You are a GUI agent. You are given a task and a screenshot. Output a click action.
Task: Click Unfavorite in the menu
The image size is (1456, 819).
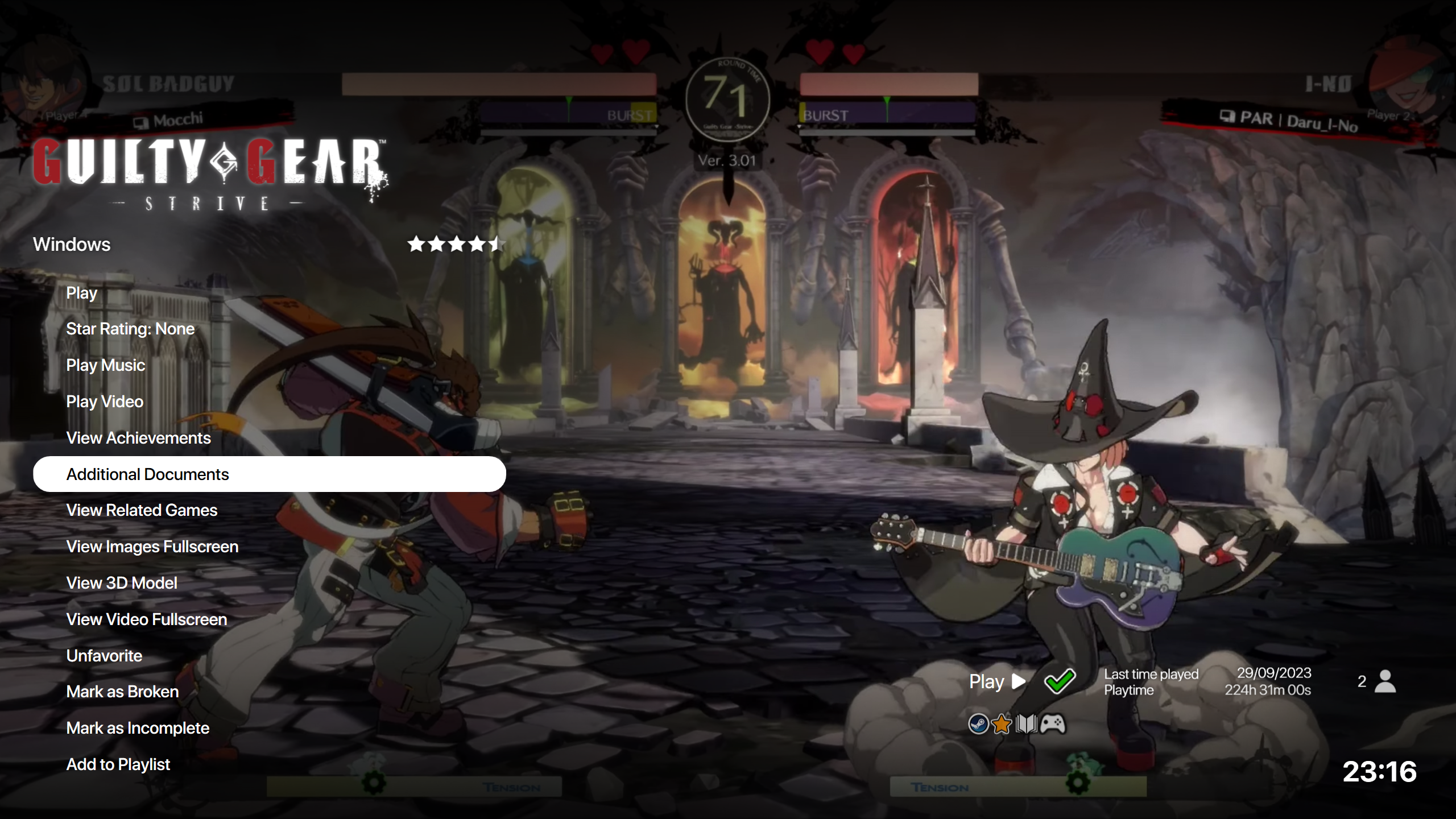click(x=104, y=656)
